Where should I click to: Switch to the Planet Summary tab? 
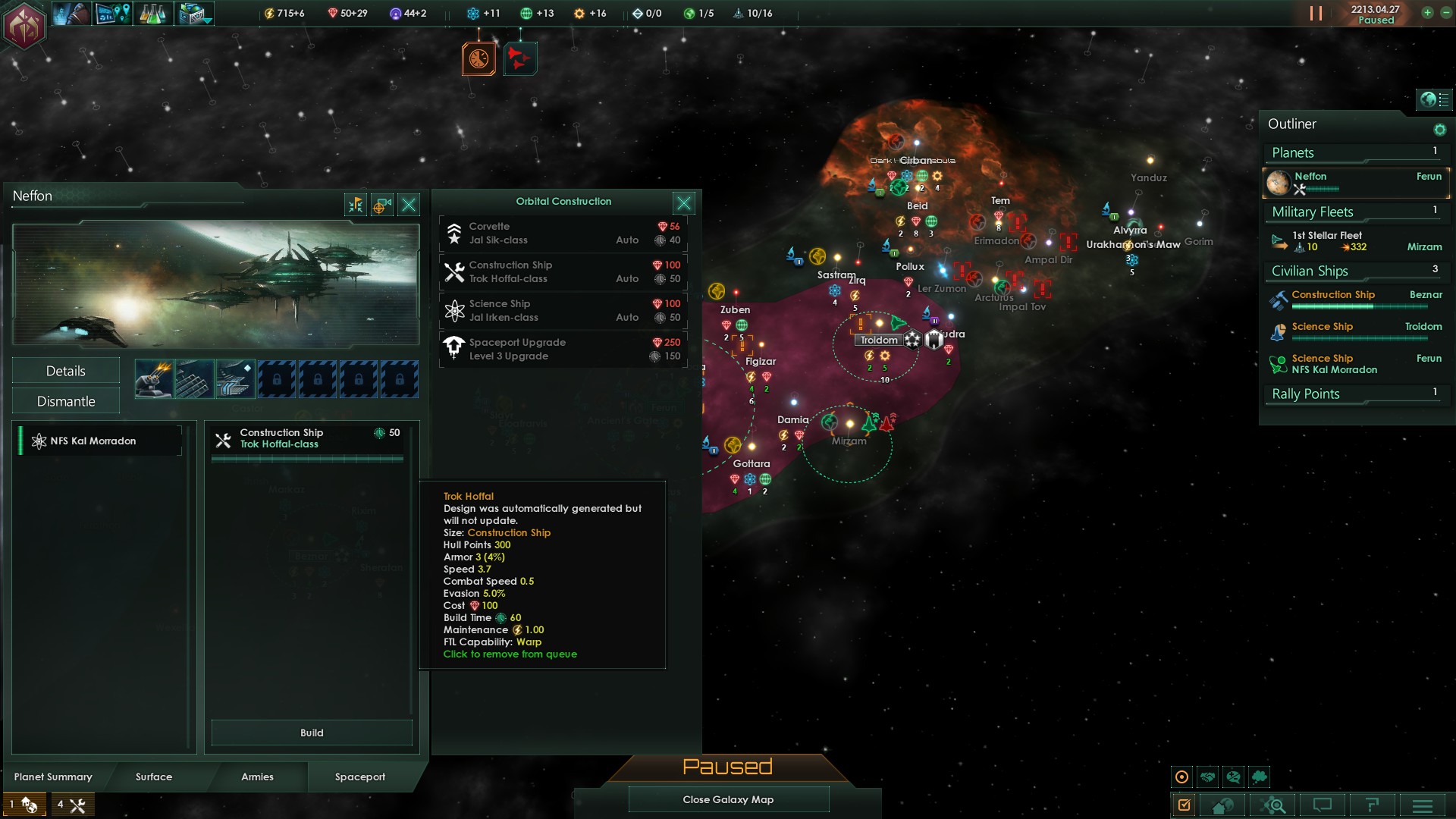click(x=53, y=777)
